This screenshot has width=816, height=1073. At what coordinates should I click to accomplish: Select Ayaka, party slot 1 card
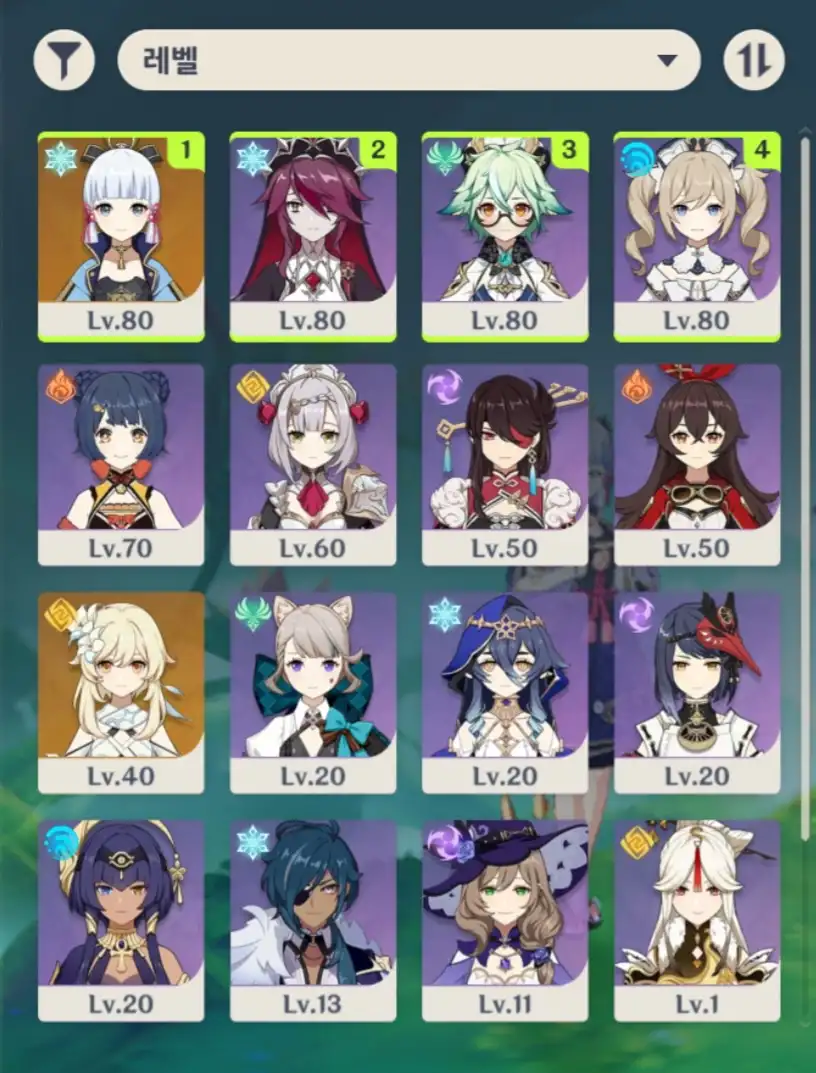pyautogui.click(x=121, y=235)
